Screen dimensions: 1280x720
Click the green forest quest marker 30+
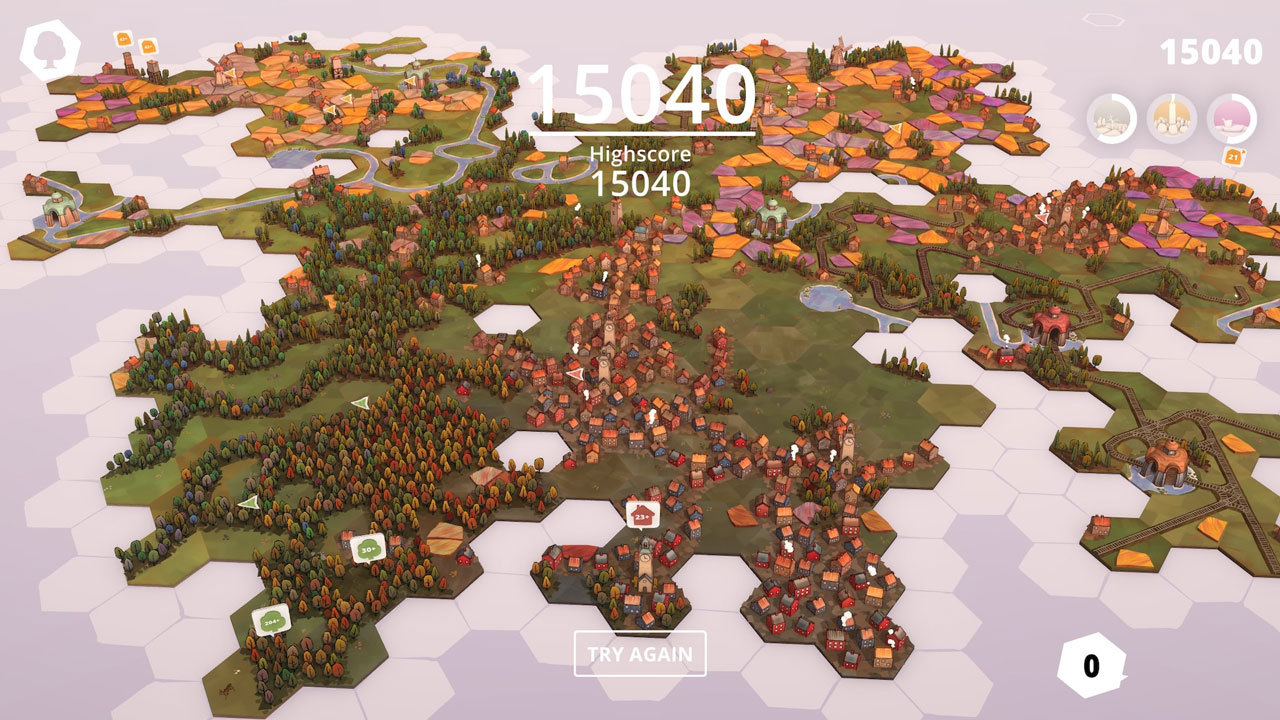click(367, 547)
